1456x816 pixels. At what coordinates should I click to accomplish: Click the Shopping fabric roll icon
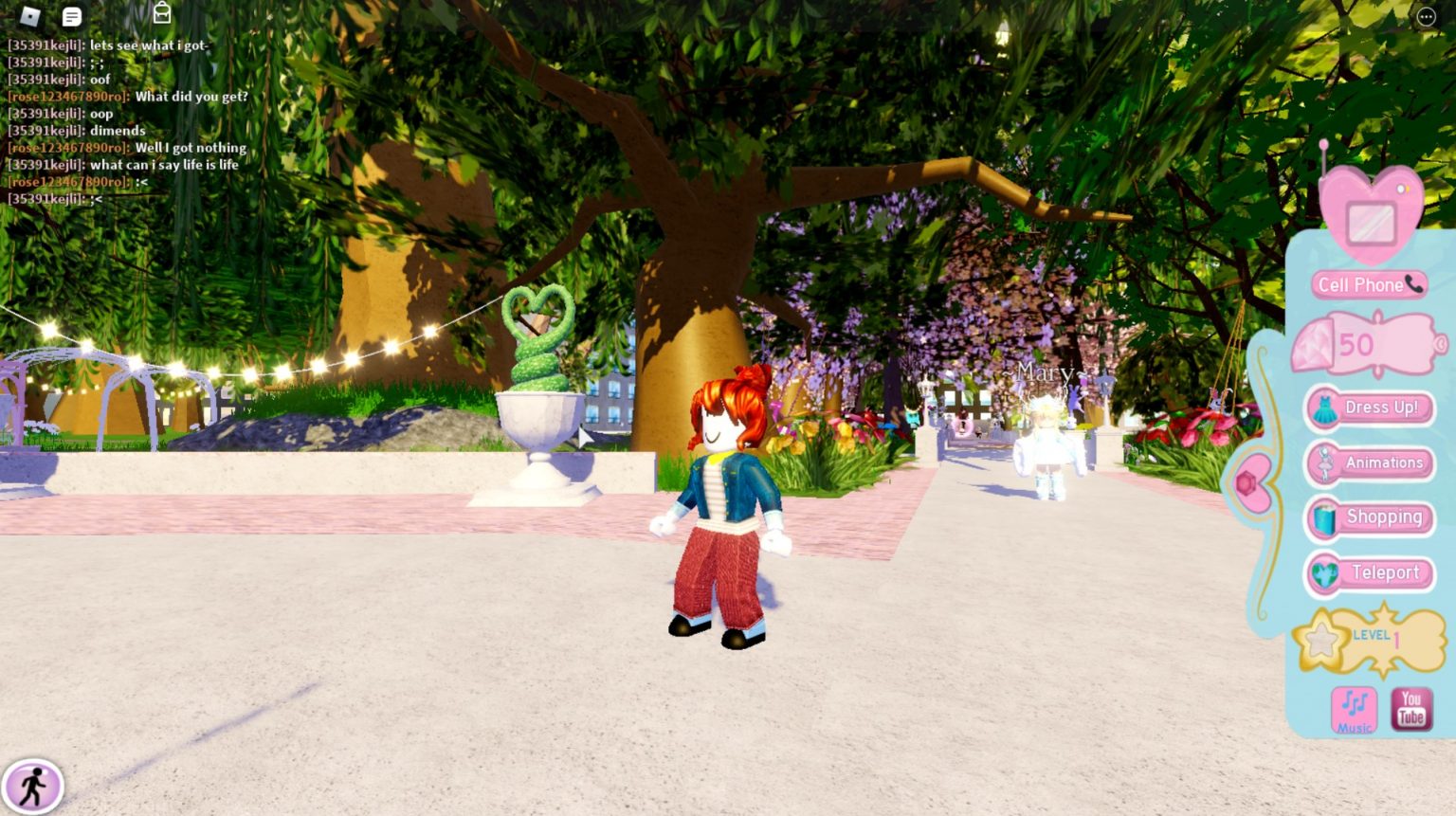(1324, 517)
